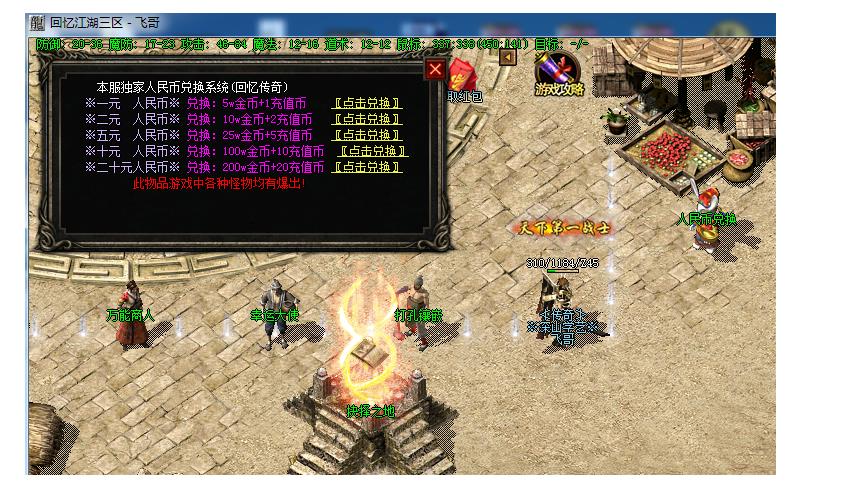Screen dimensions: 856x490
Task: Exchange 二元 for 10w gold link
Action: click(x=367, y=119)
